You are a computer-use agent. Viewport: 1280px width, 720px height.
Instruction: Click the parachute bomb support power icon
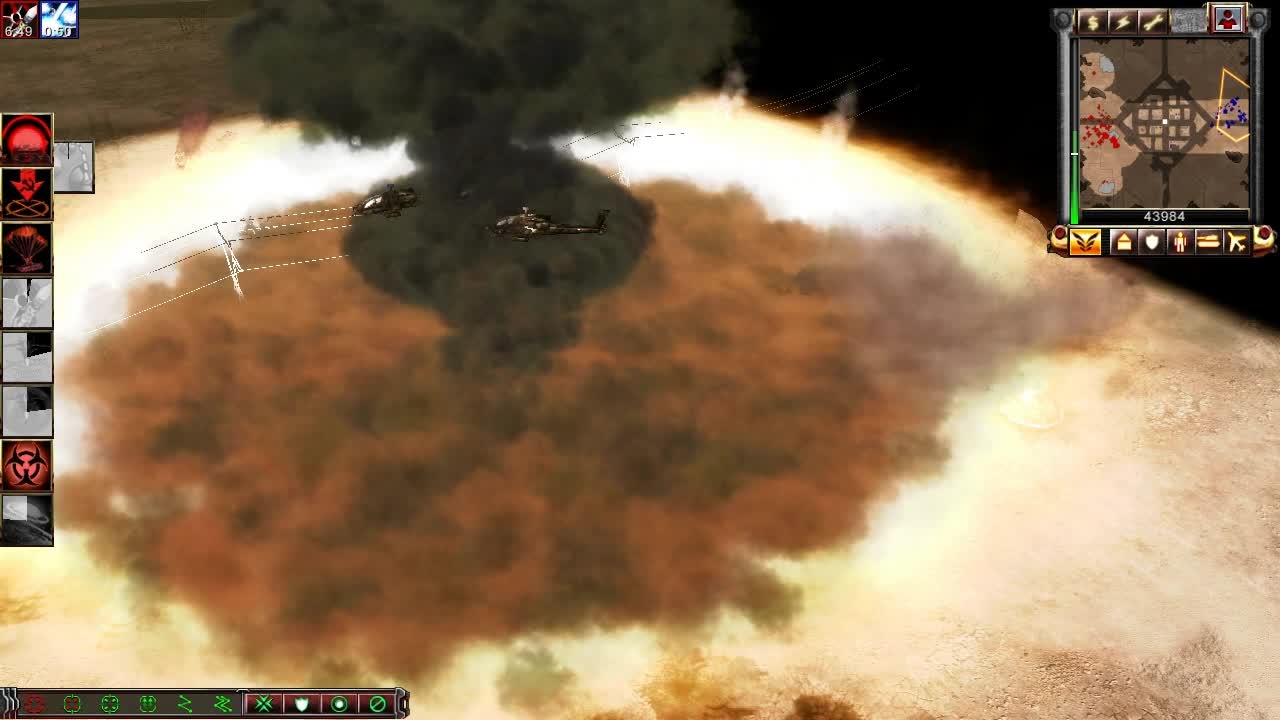[x=25, y=248]
